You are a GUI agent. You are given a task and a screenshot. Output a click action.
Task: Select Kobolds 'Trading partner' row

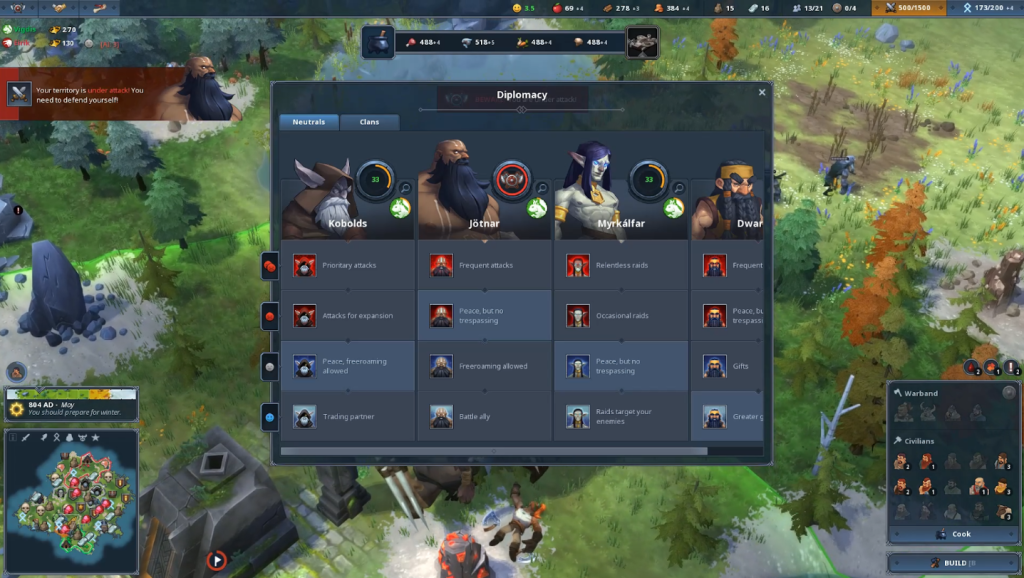pos(347,416)
